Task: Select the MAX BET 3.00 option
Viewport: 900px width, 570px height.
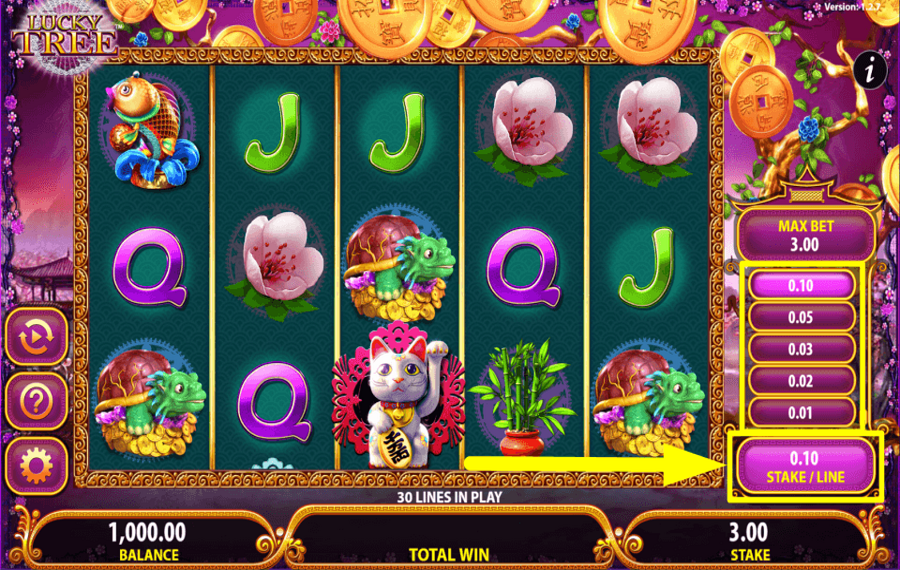Action: tap(806, 236)
